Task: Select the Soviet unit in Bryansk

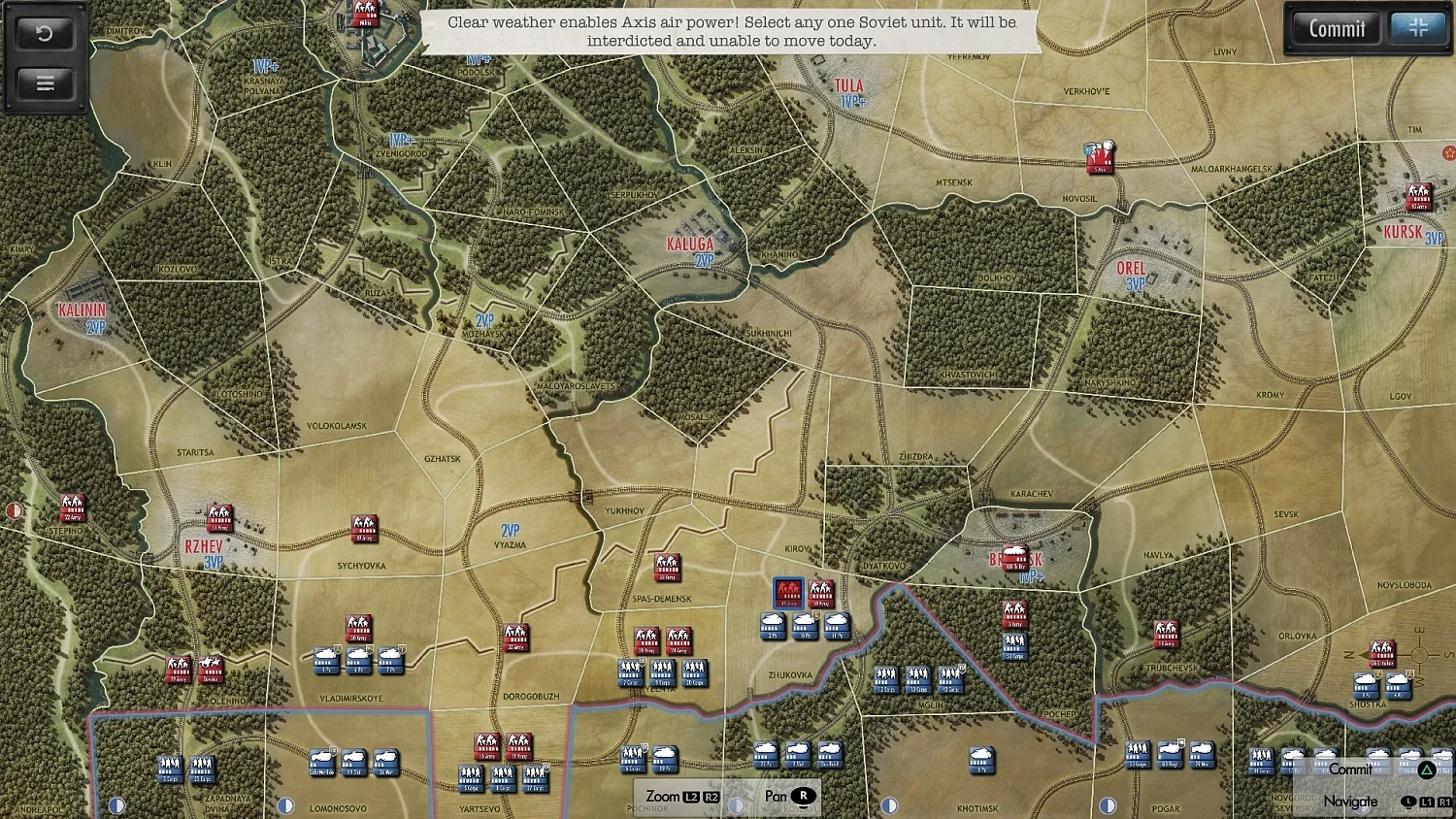Action: coord(1015,558)
